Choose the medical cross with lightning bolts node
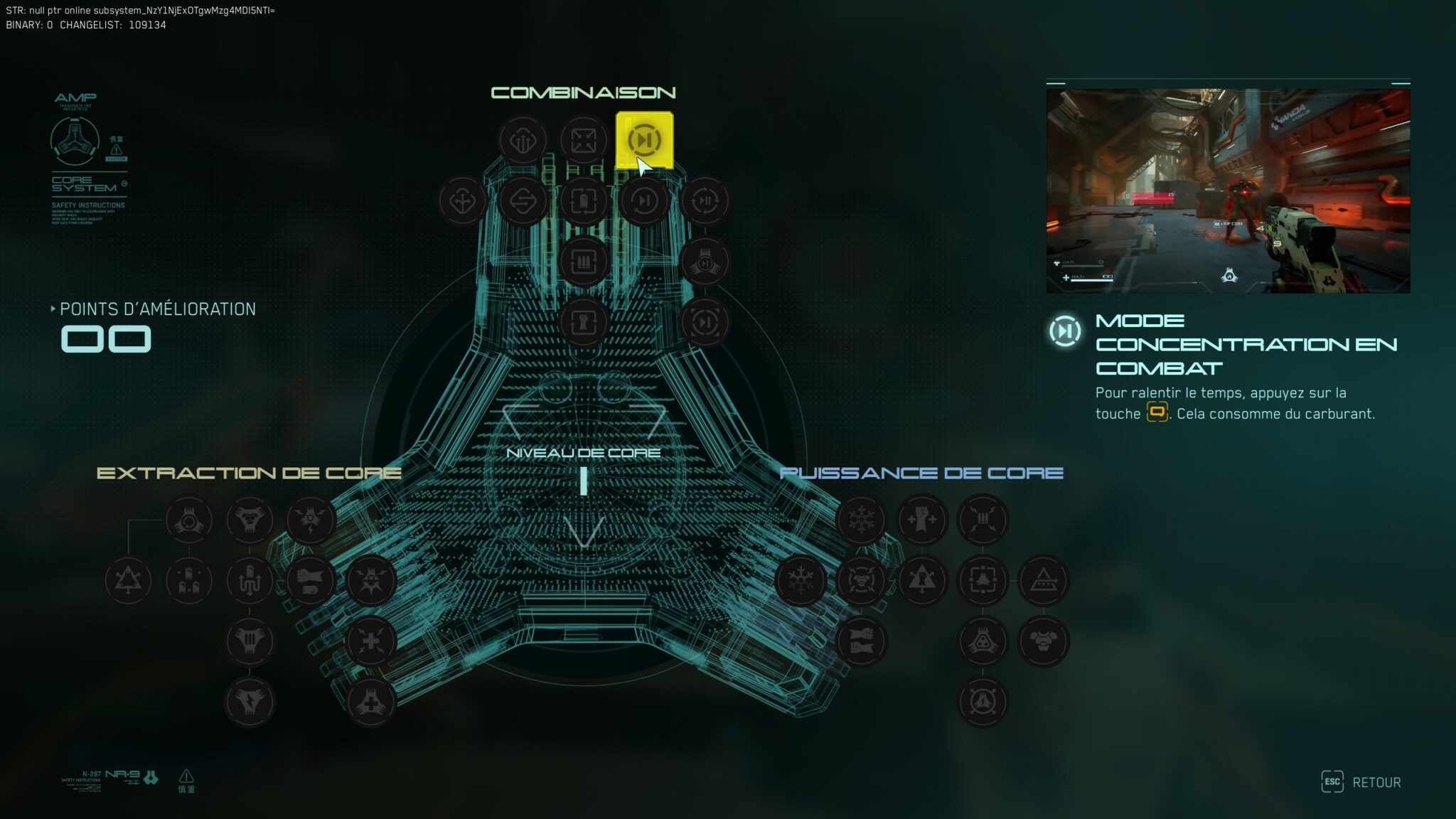This screenshot has height=819, width=1456. pyautogui.click(x=370, y=641)
